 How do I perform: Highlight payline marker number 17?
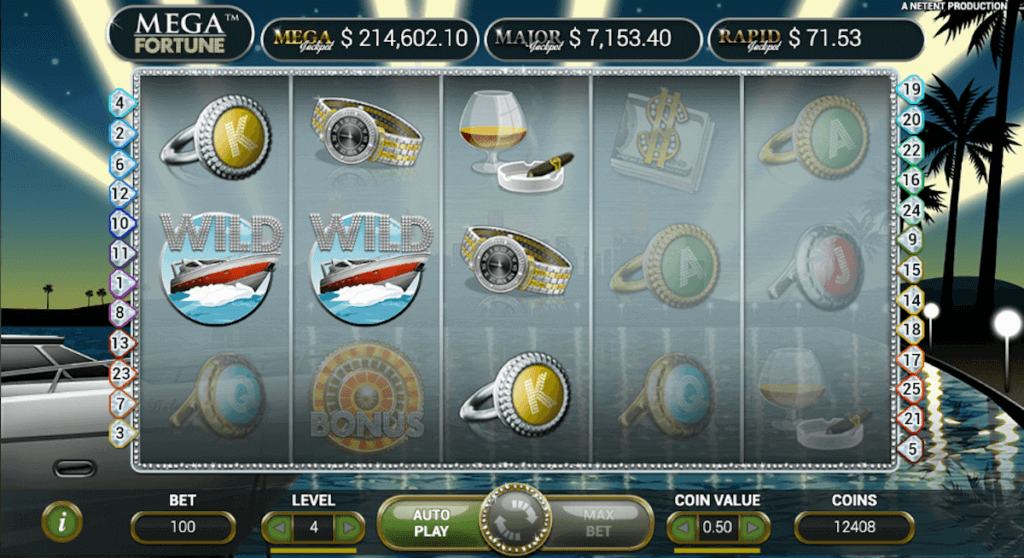pos(910,358)
